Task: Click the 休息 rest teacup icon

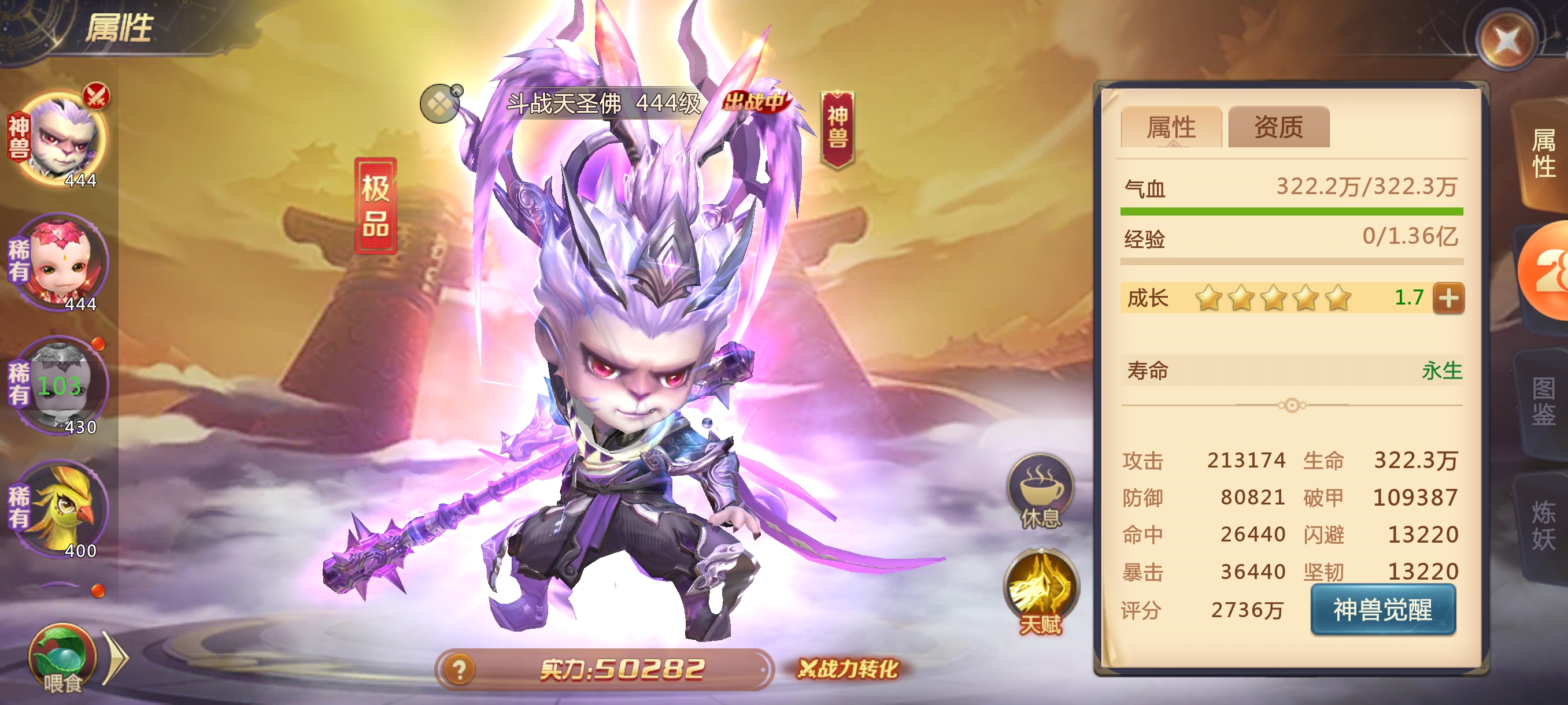Action: 1040,490
